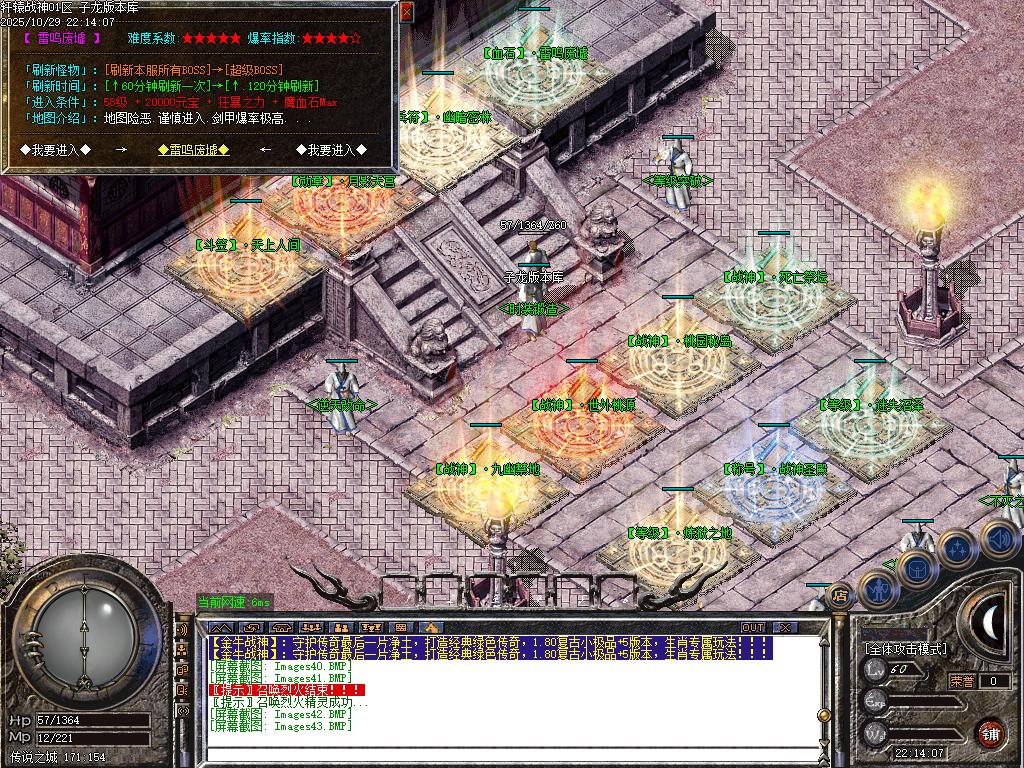The width and height of the screenshot is (1024, 768).
Task: Click the OUT button on chat bar
Action: pos(753,627)
